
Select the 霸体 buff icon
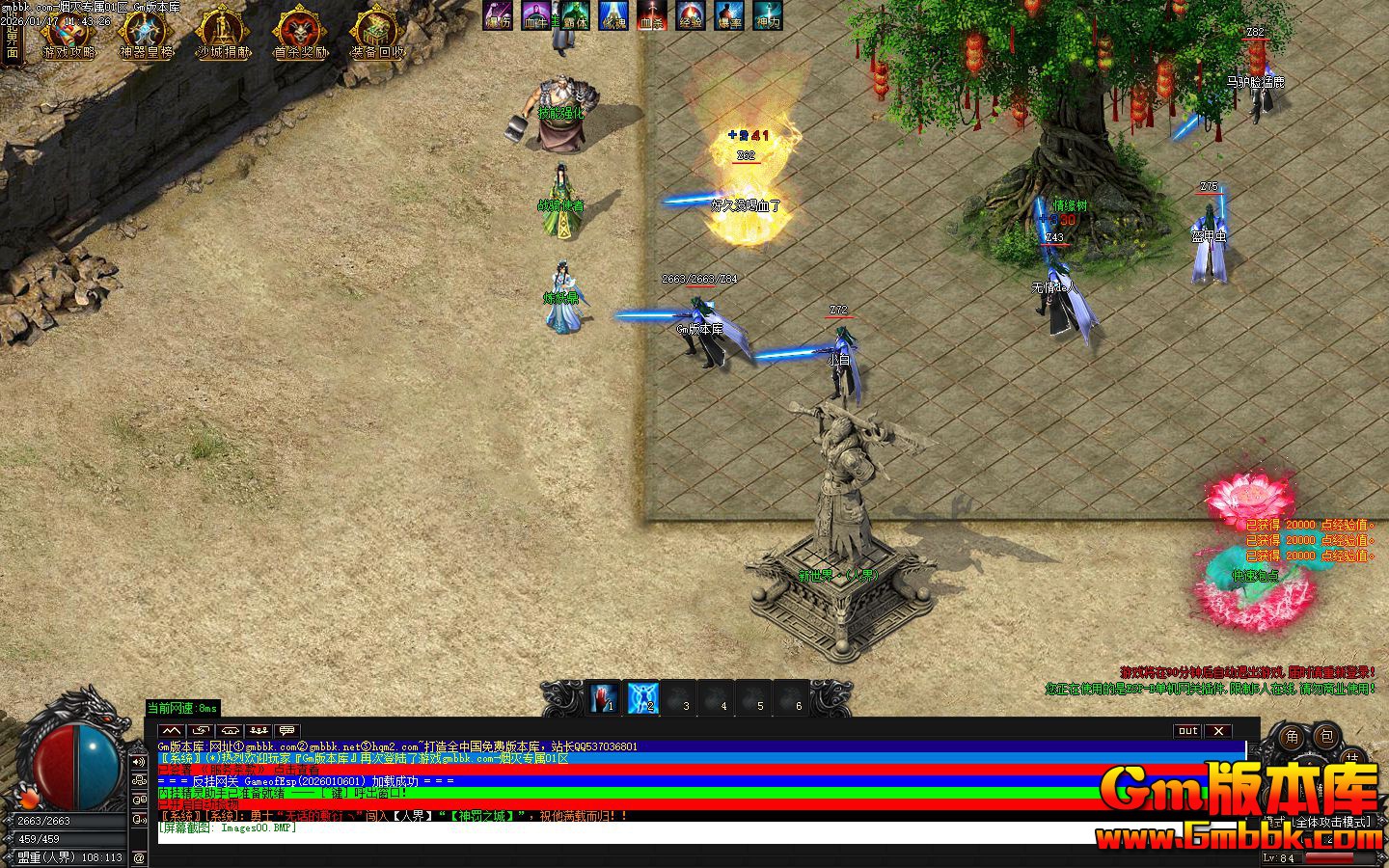575,15
